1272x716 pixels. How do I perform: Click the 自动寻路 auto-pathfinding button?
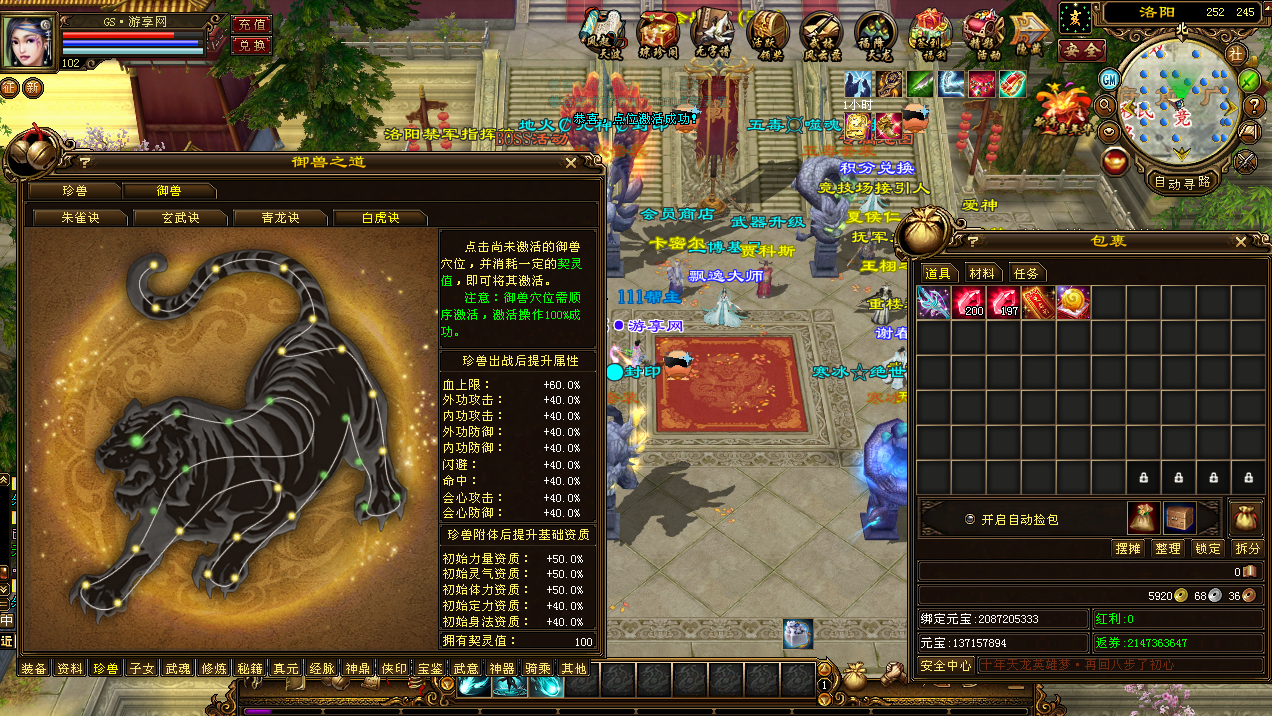pos(1182,182)
